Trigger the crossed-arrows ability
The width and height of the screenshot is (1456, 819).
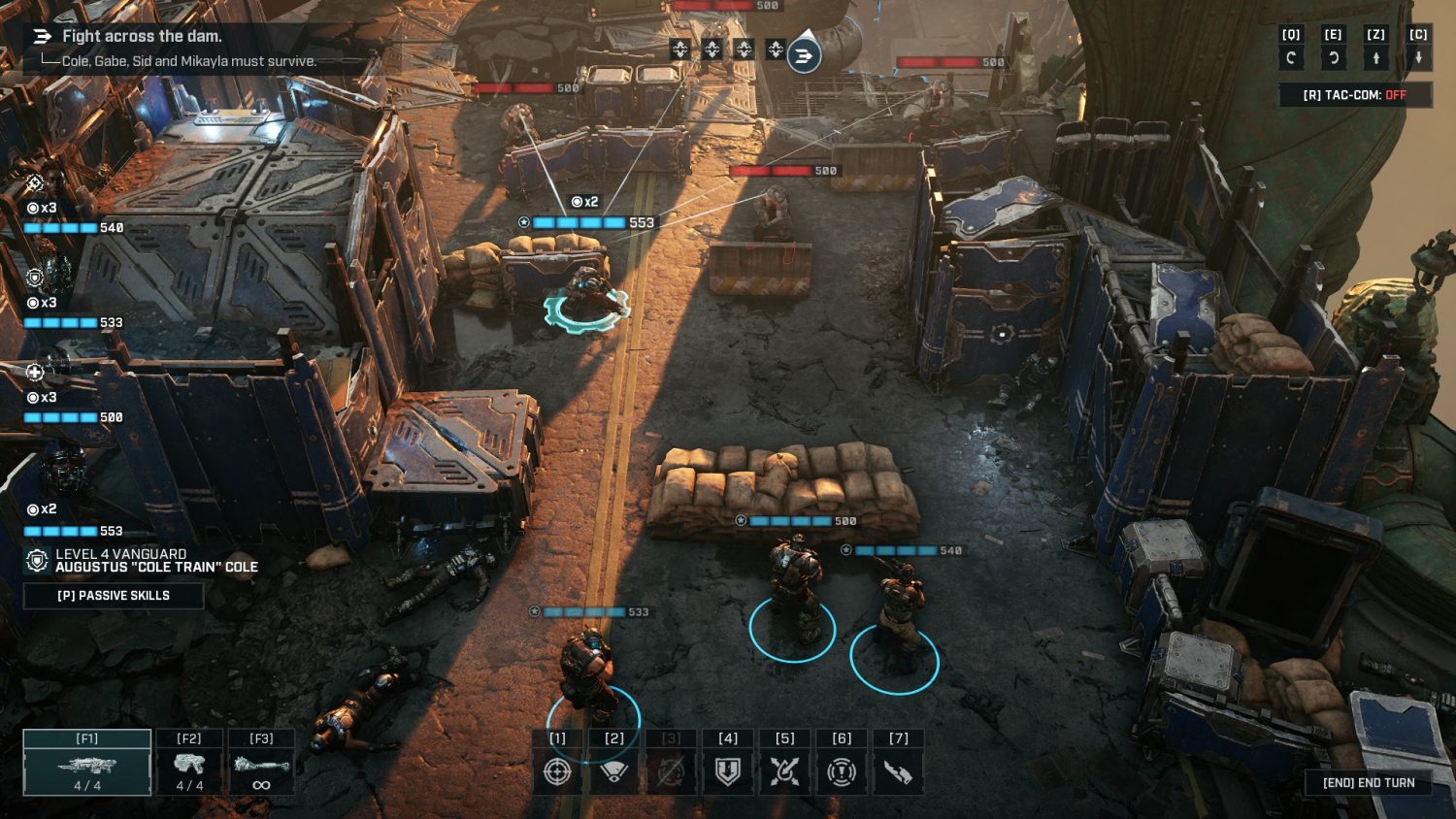coord(784,770)
